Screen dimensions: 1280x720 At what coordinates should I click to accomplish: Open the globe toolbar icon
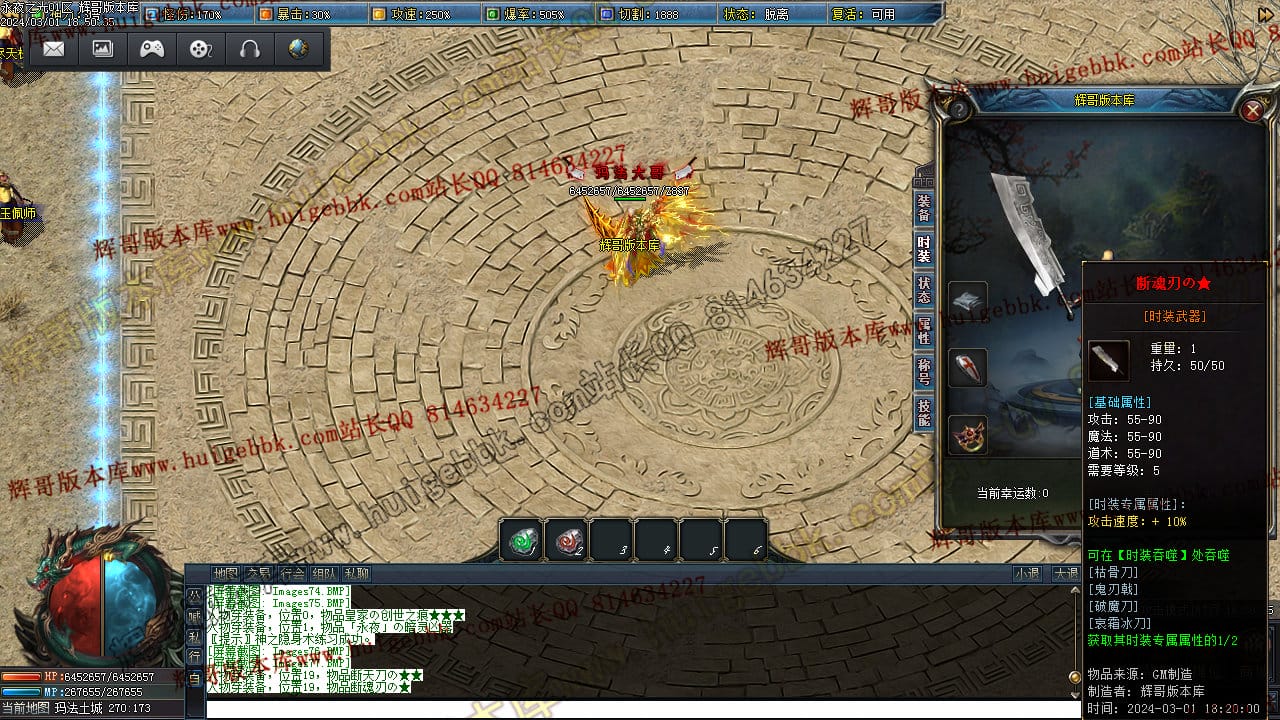click(x=298, y=49)
